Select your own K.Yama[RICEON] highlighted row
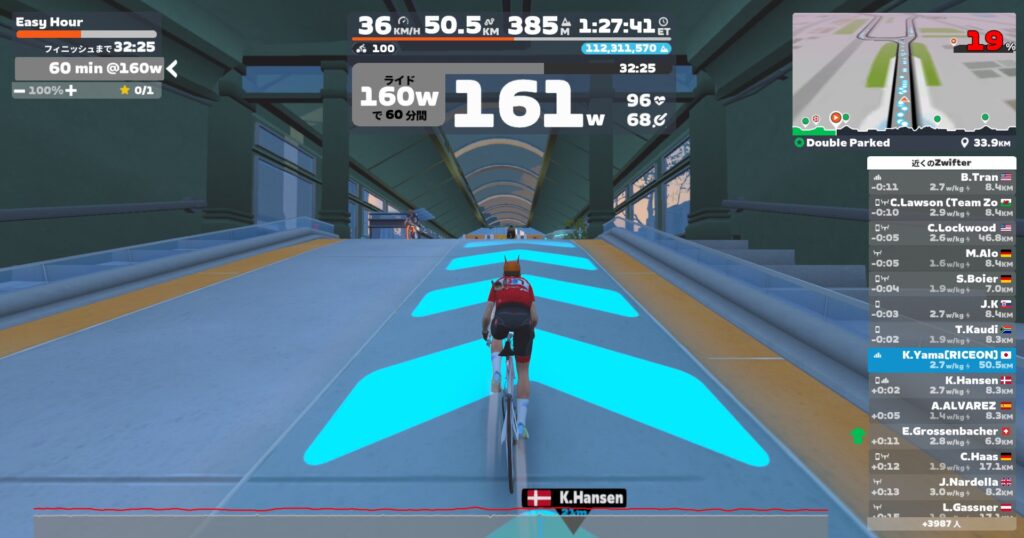Screen dimensions: 1024x538 click(941, 360)
